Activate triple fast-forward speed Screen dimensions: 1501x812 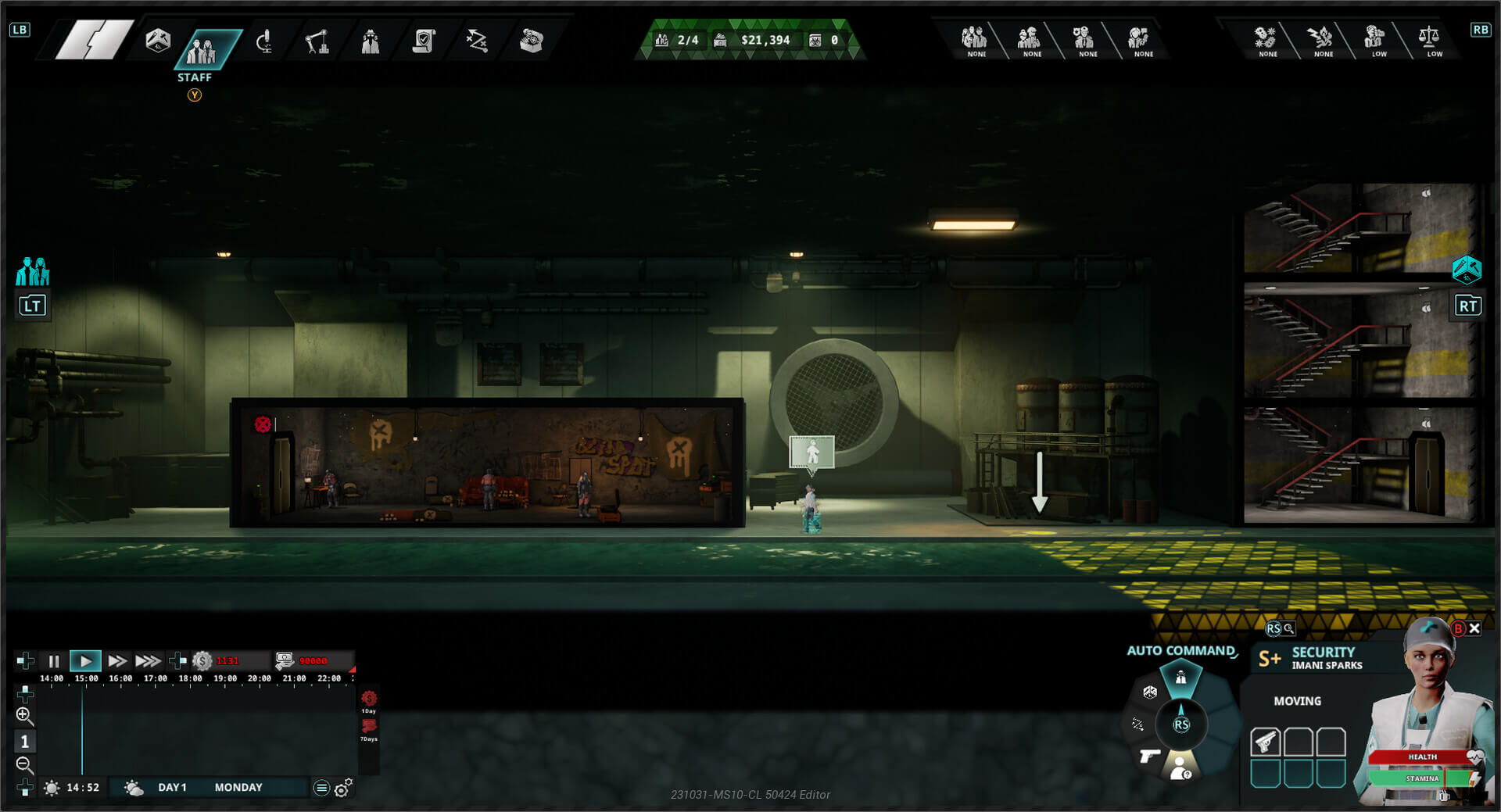tap(148, 661)
